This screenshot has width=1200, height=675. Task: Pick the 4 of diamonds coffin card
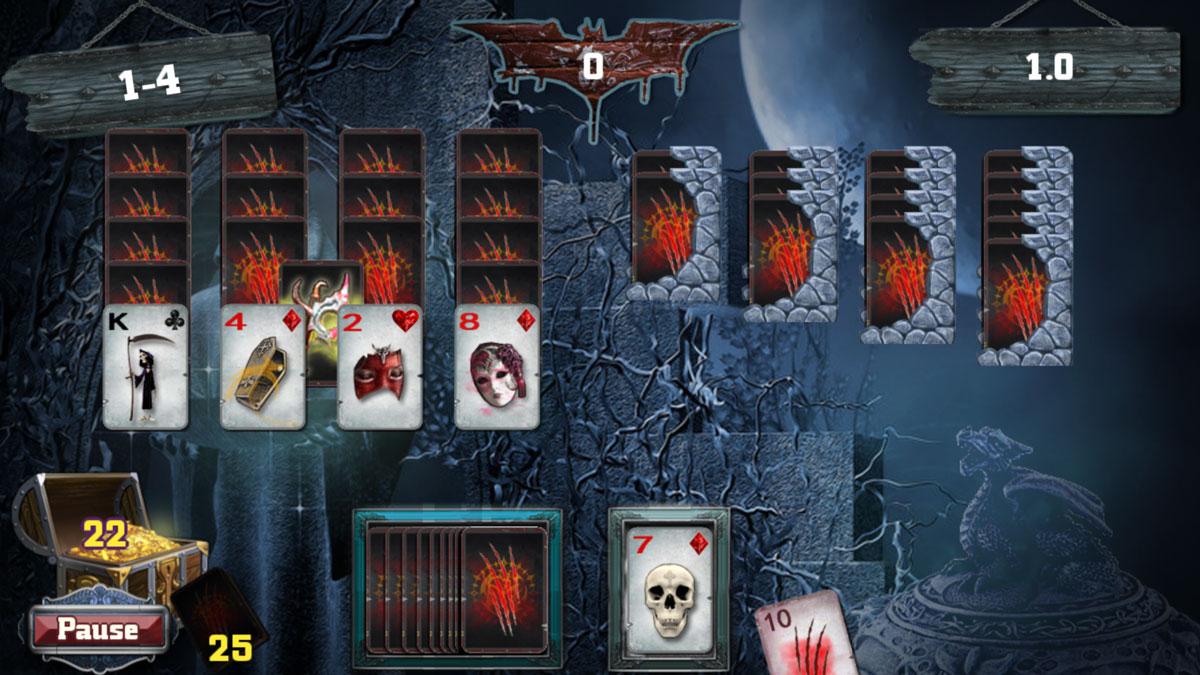[x=262, y=367]
